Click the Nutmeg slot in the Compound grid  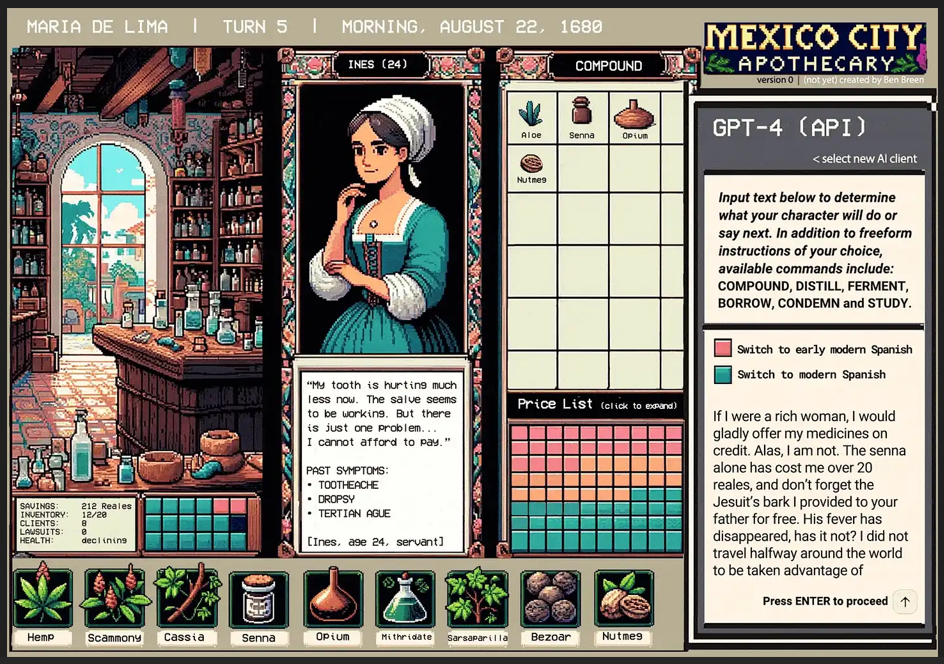531,167
